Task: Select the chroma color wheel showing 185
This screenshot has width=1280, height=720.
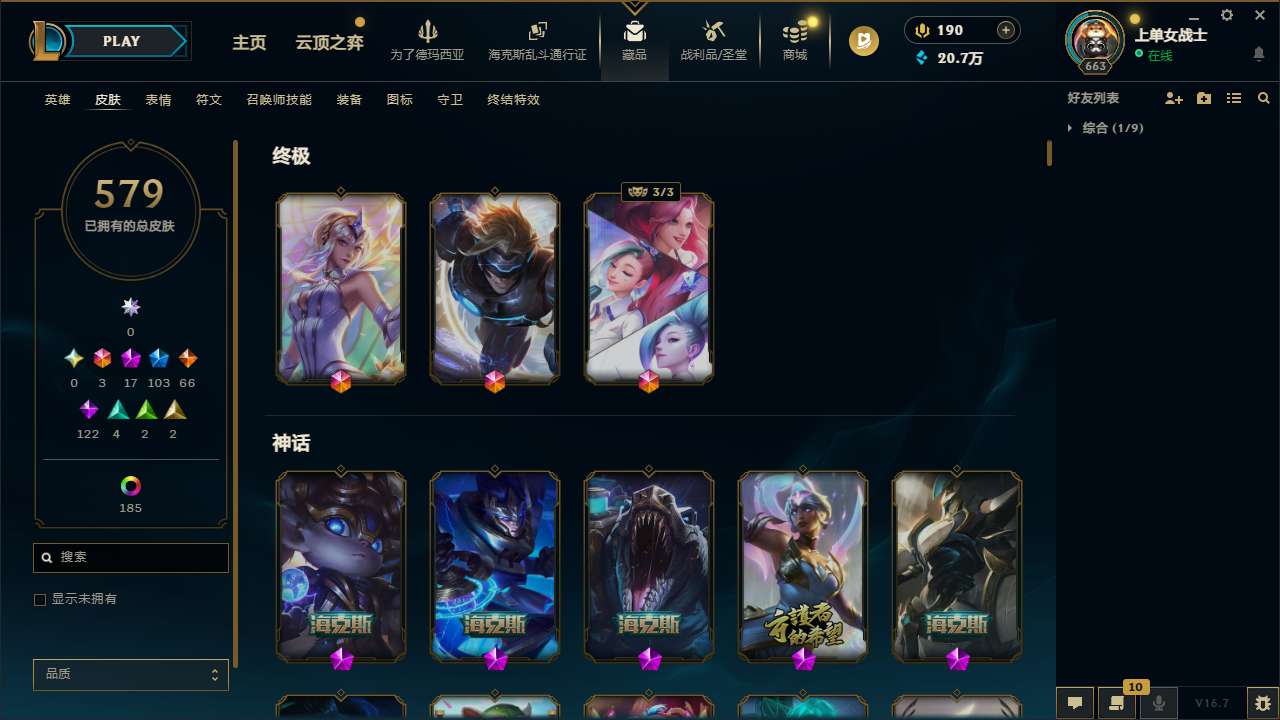Action: tap(130, 484)
